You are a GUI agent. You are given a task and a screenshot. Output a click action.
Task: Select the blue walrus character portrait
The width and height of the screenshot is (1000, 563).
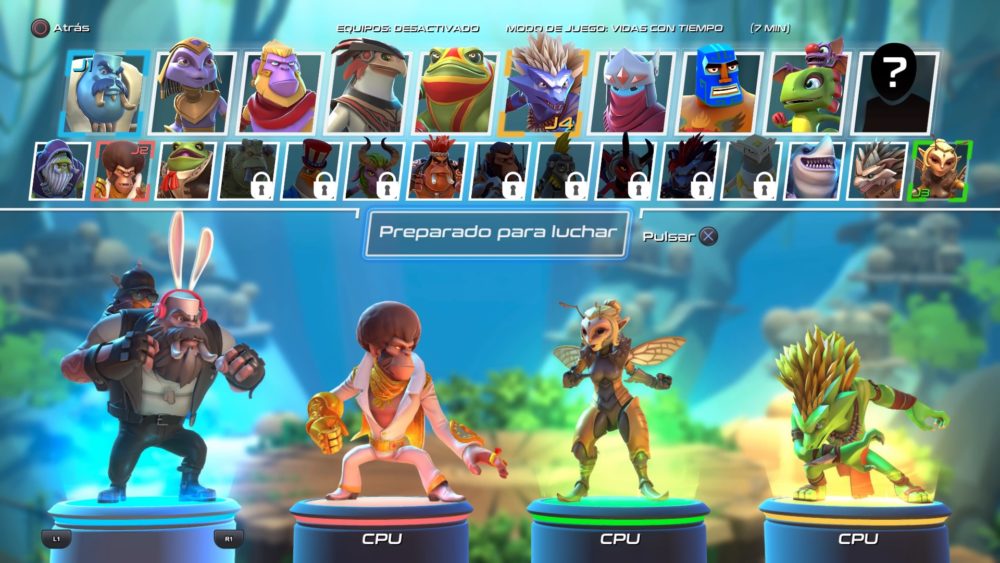tap(104, 93)
